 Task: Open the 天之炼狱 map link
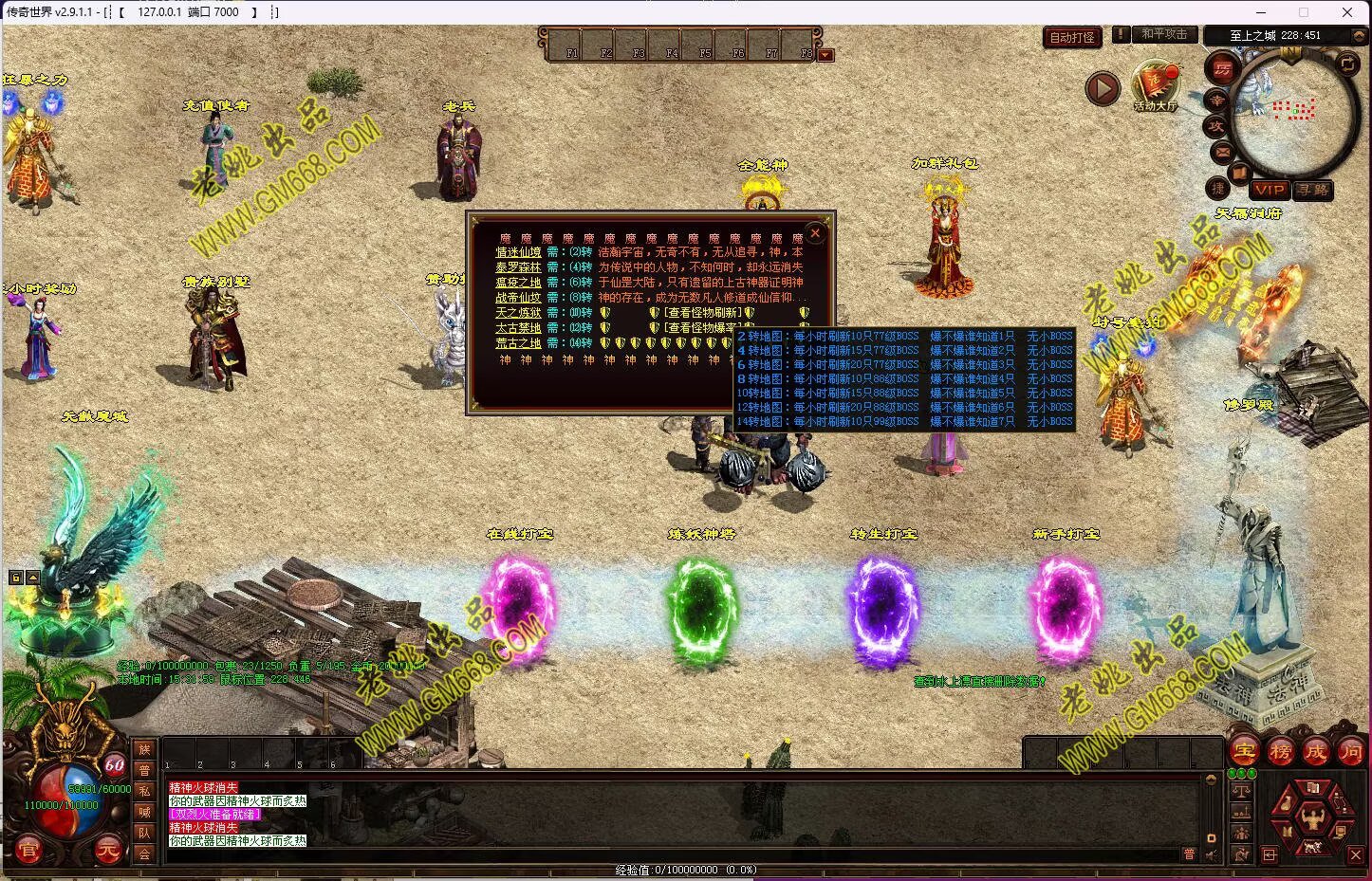(x=518, y=313)
